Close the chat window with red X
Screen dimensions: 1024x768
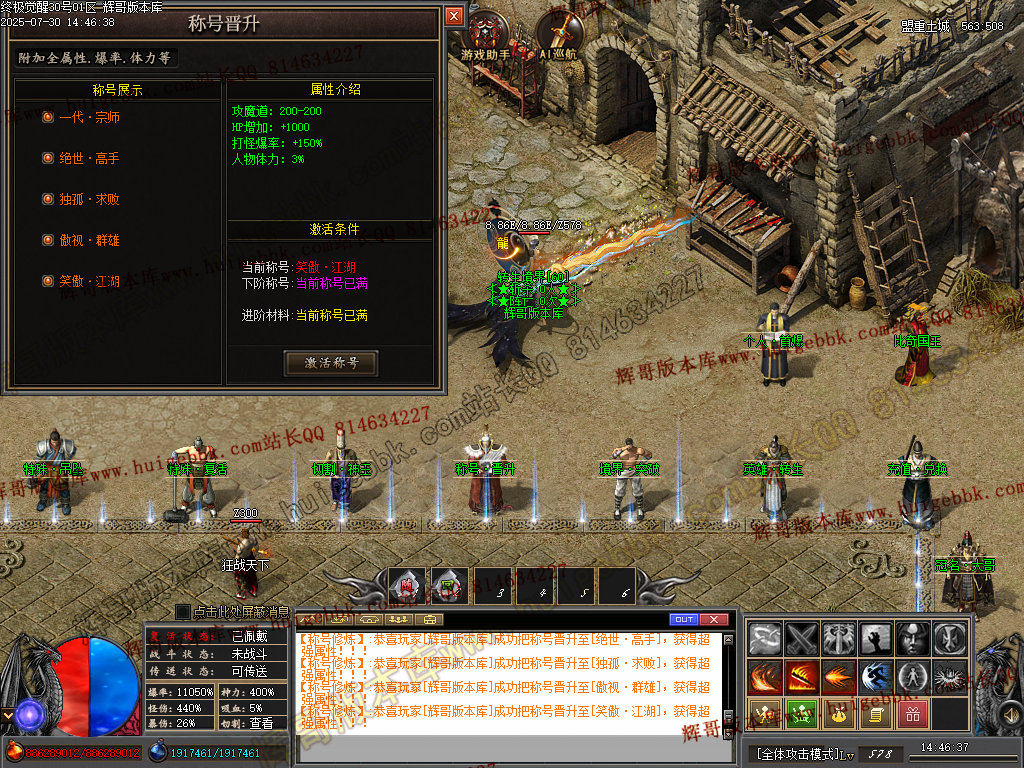(x=713, y=620)
